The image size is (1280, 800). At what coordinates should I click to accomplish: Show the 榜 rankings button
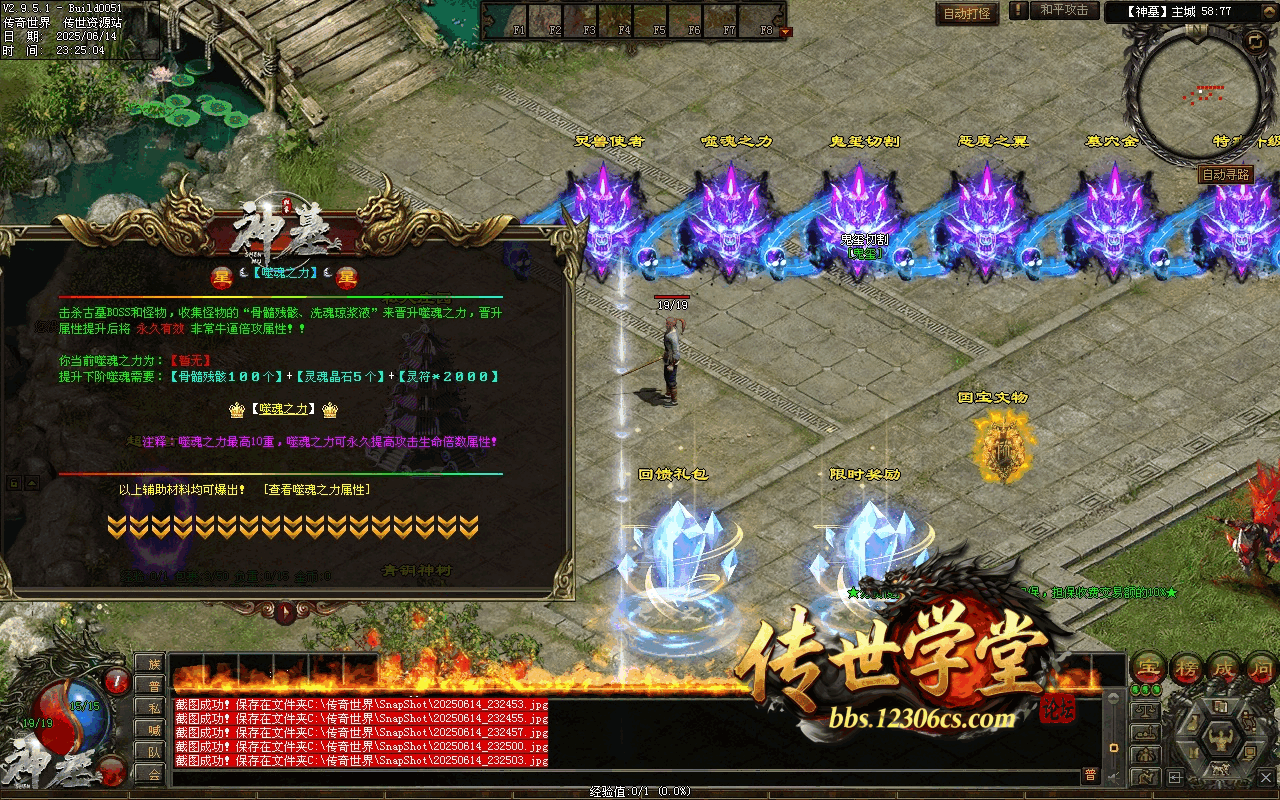1186,667
